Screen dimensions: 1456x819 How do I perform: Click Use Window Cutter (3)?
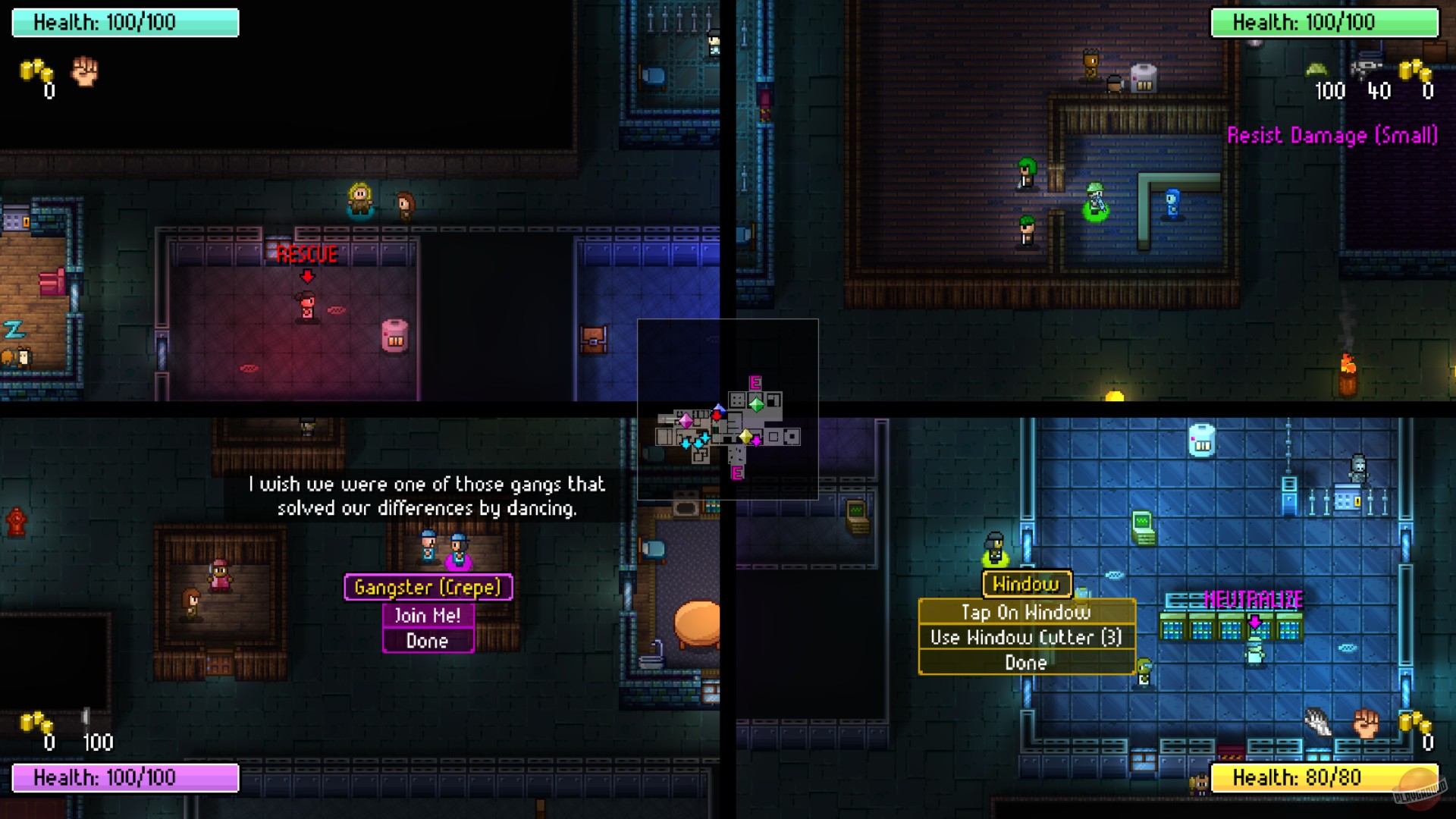click(x=1026, y=637)
